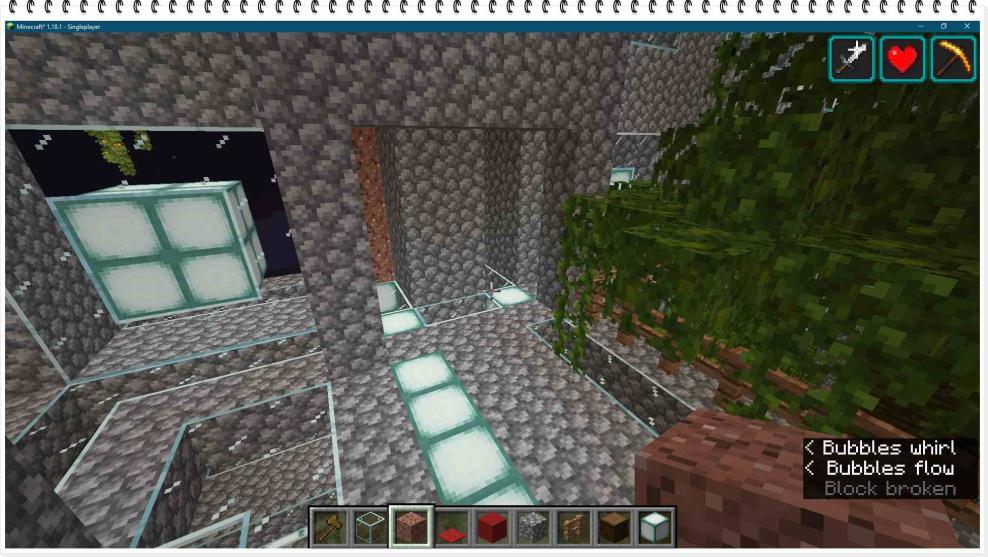Close the Minecraft window
988x557 pixels.
[968, 26]
